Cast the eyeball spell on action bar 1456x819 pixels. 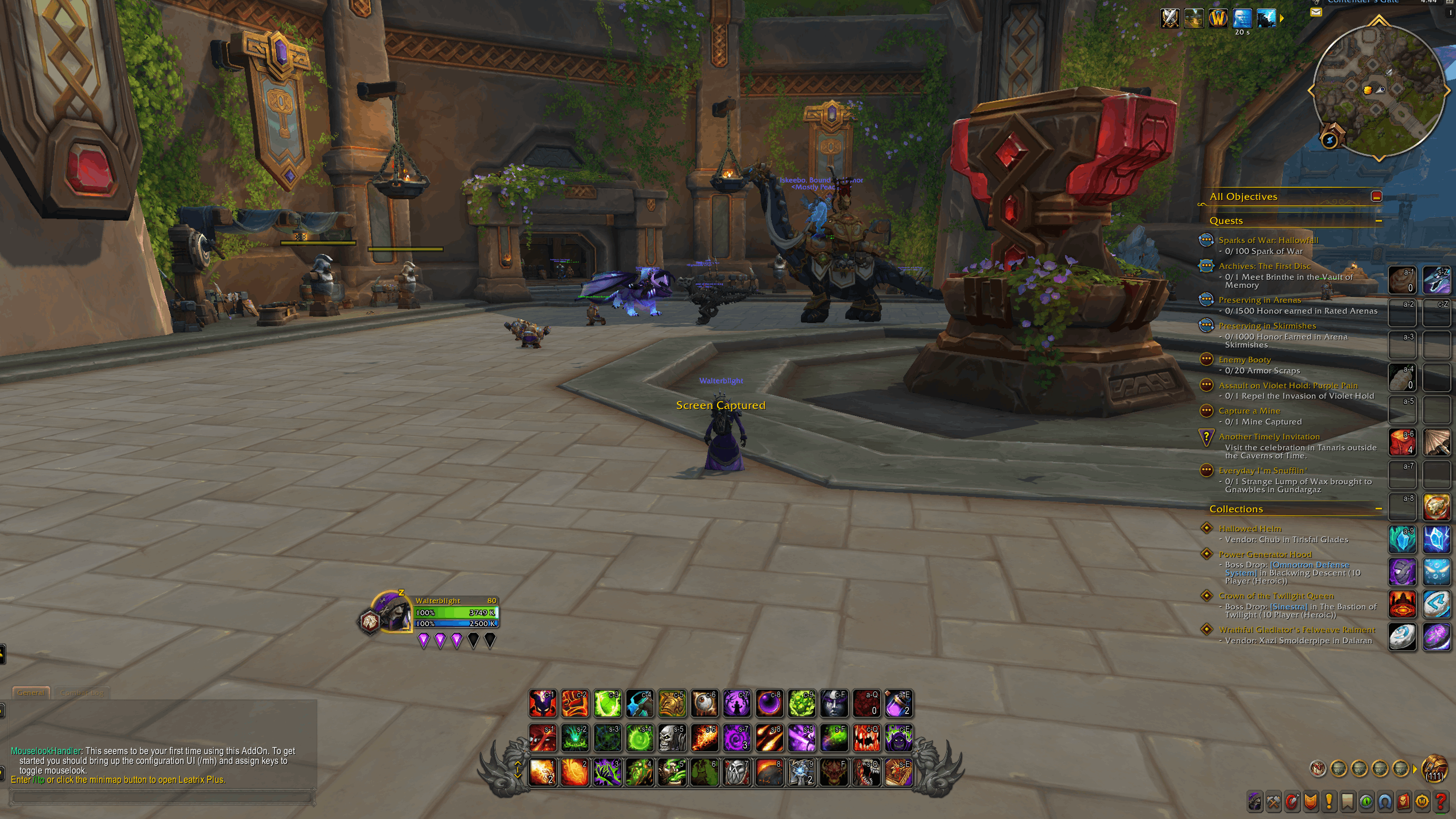[x=704, y=704]
